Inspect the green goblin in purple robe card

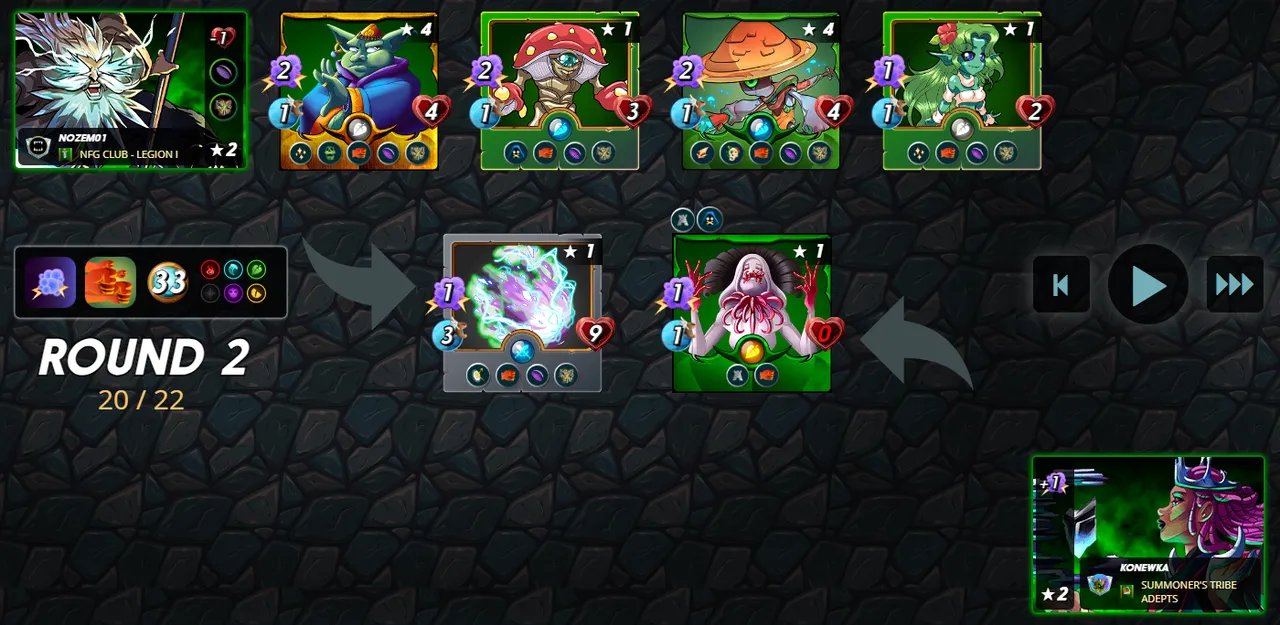click(359, 90)
